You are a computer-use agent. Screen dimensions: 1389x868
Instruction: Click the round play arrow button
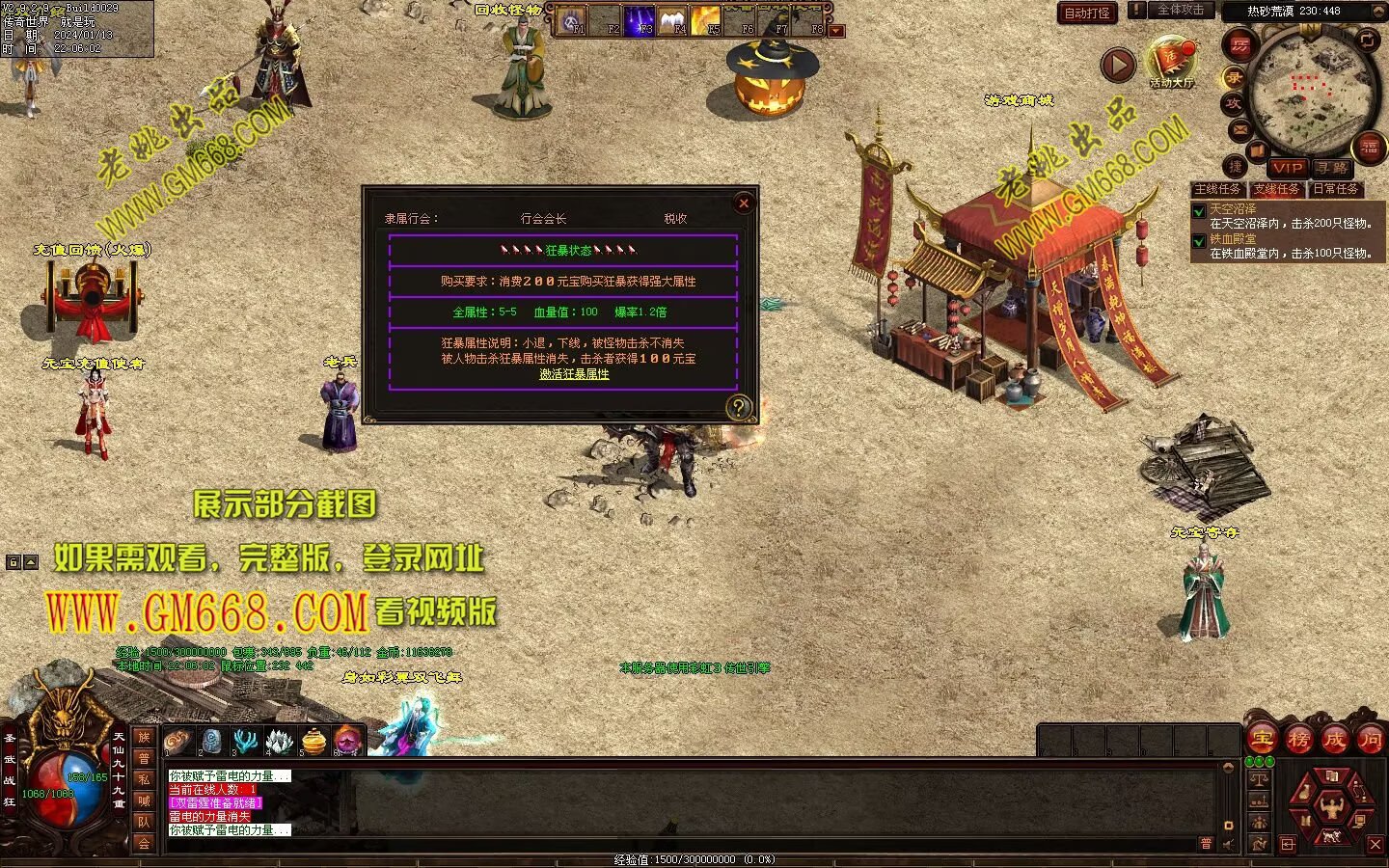click(1118, 66)
